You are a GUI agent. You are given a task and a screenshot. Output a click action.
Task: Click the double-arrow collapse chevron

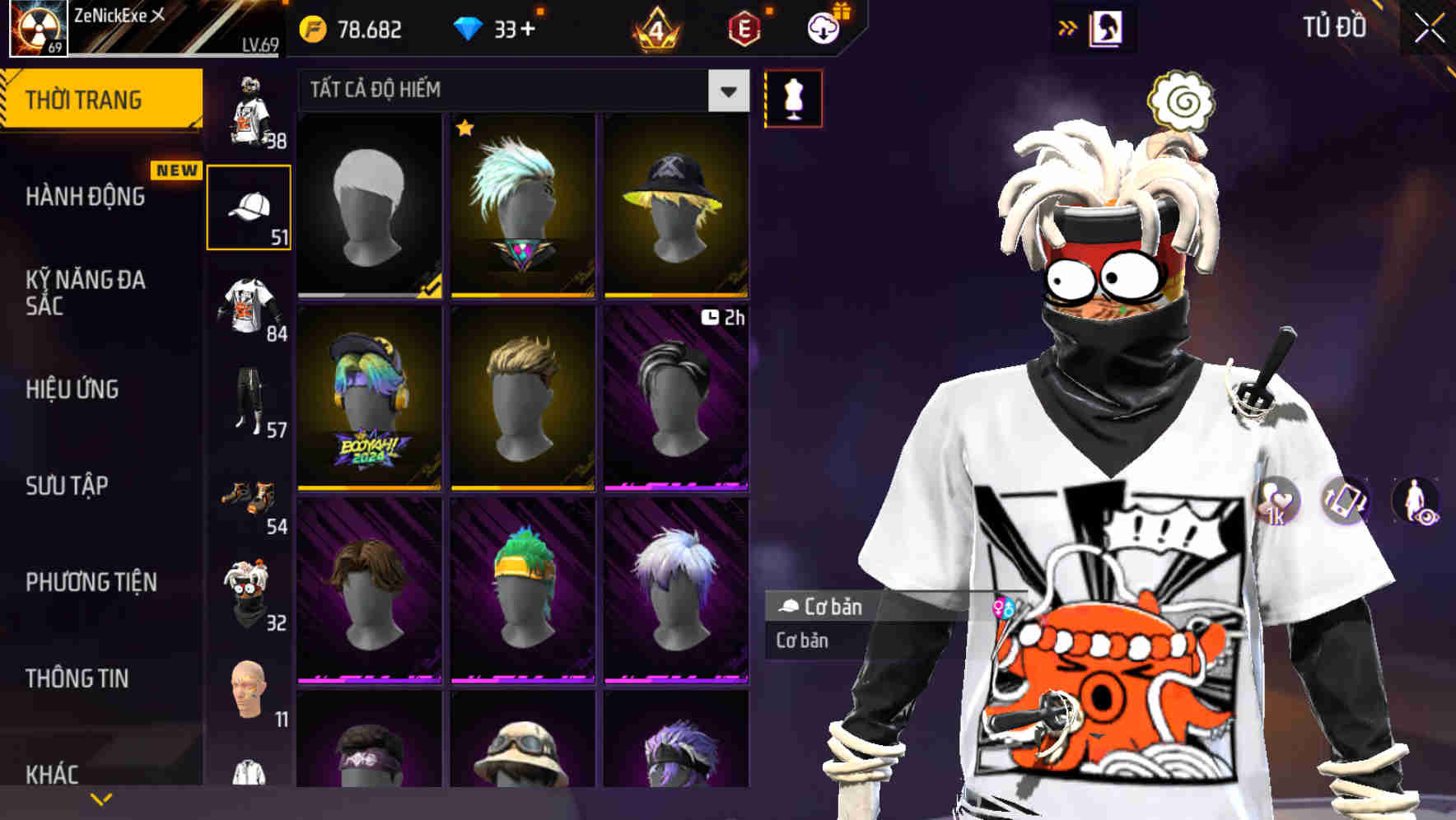[1067, 27]
